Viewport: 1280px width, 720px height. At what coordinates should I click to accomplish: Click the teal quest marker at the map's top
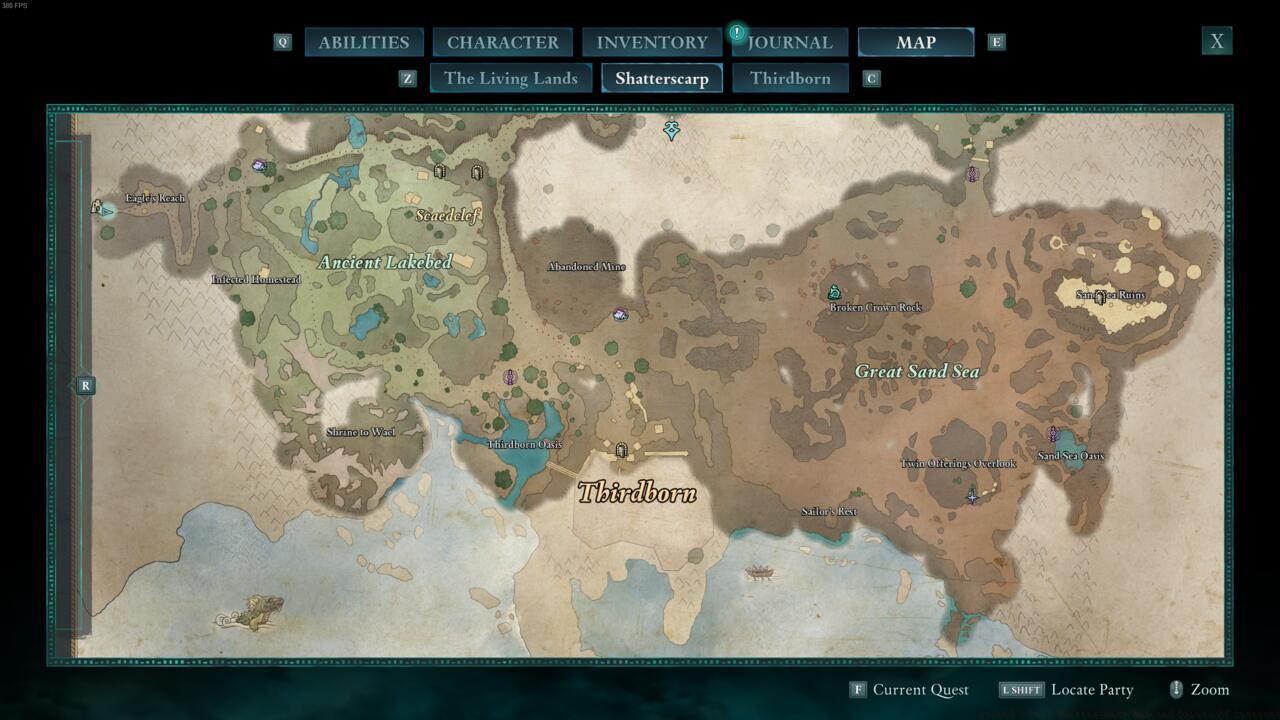(671, 131)
